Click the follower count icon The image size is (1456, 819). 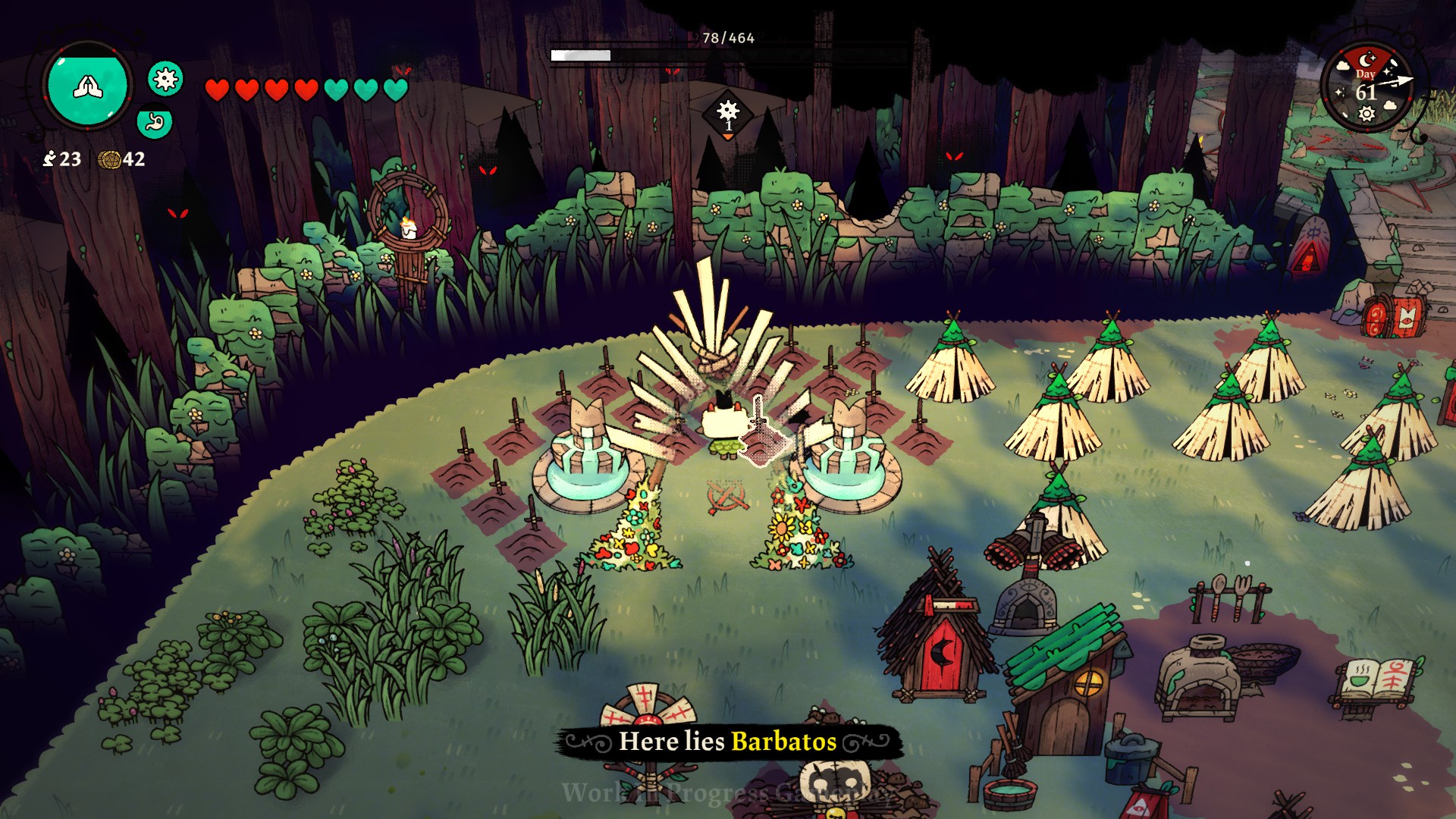click(x=50, y=158)
